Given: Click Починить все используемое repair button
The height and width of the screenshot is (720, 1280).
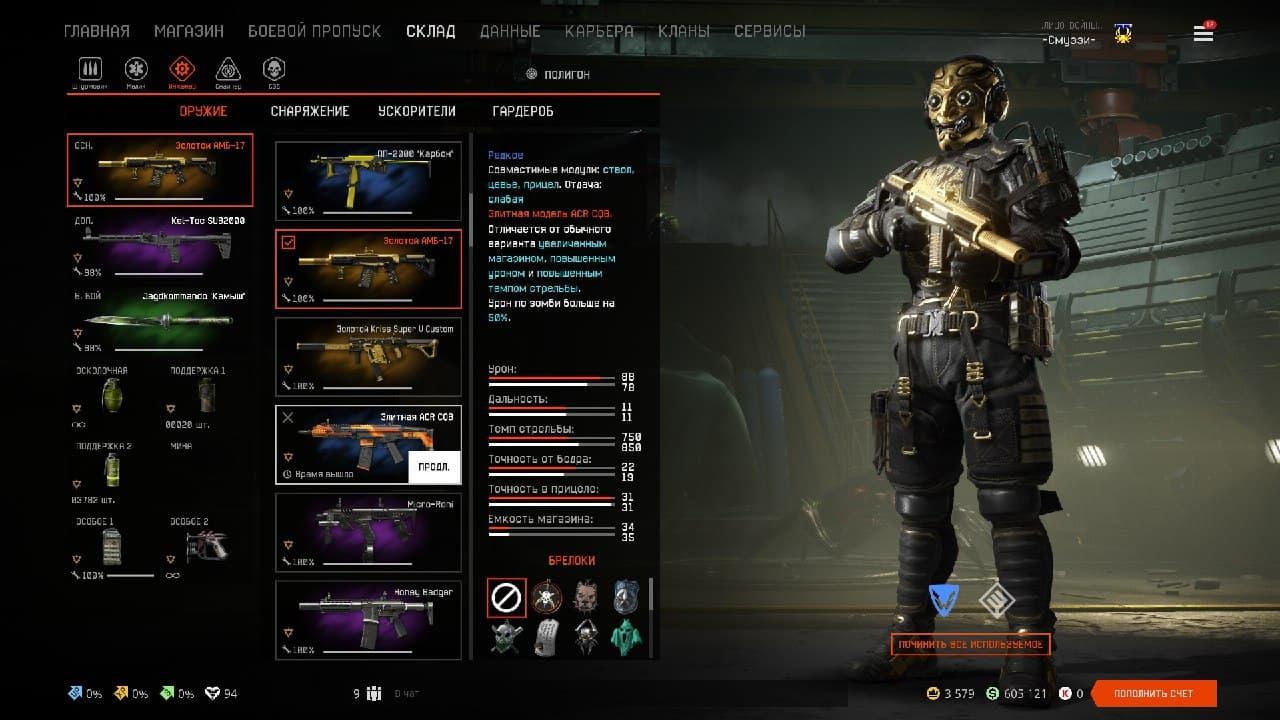Looking at the screenshot, I should [x=970, y=645].
